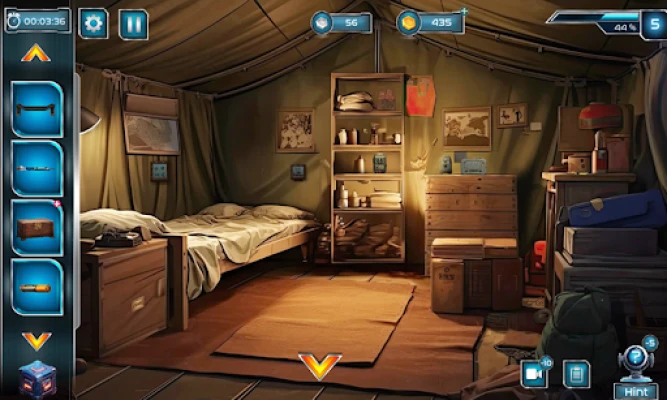Image resolution: width=667 pixels, height=400 pixels.
Task: Open the clipboard notes button
Action: tap(575, 374)
